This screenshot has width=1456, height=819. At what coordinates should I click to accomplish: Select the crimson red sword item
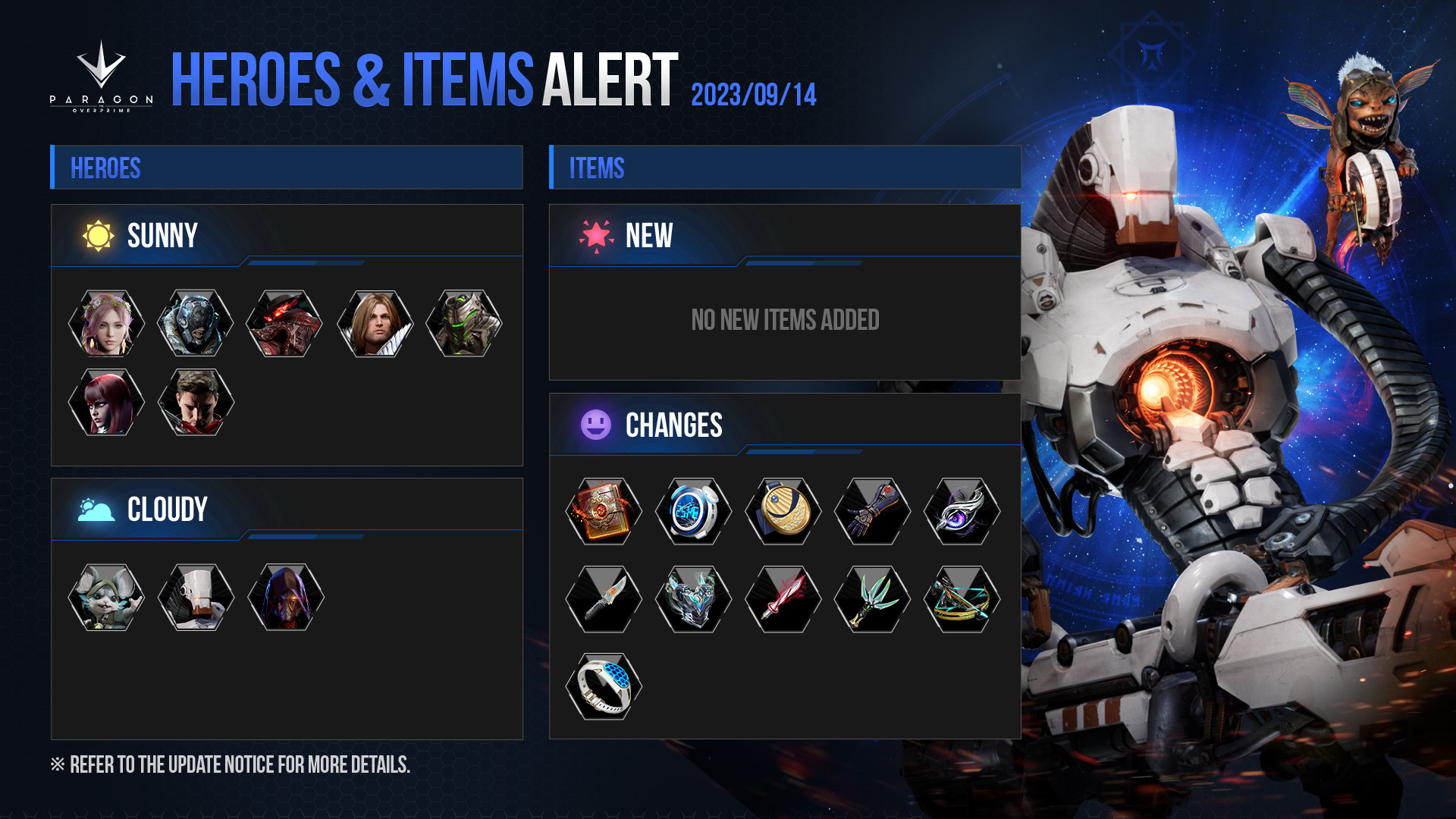click(x=783, y=599)
